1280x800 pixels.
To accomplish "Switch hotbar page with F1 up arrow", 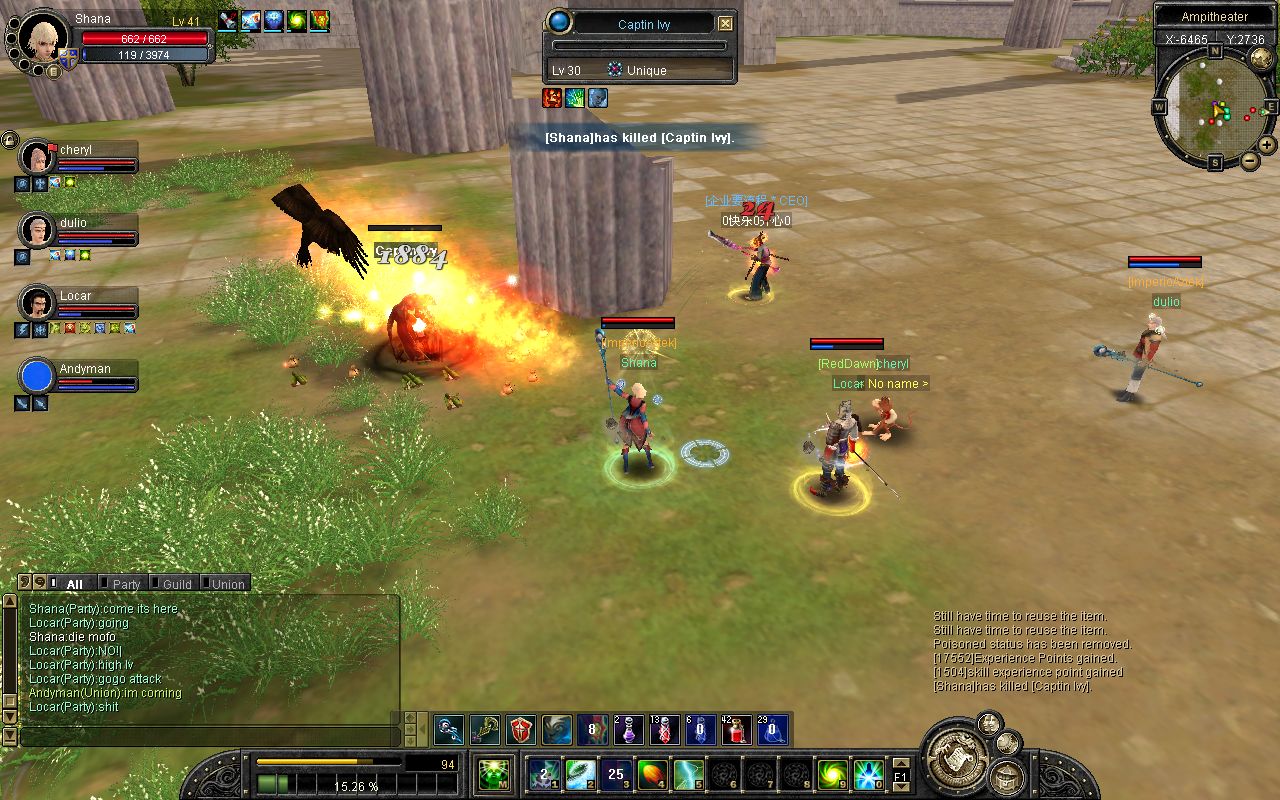I will [900, 764].
